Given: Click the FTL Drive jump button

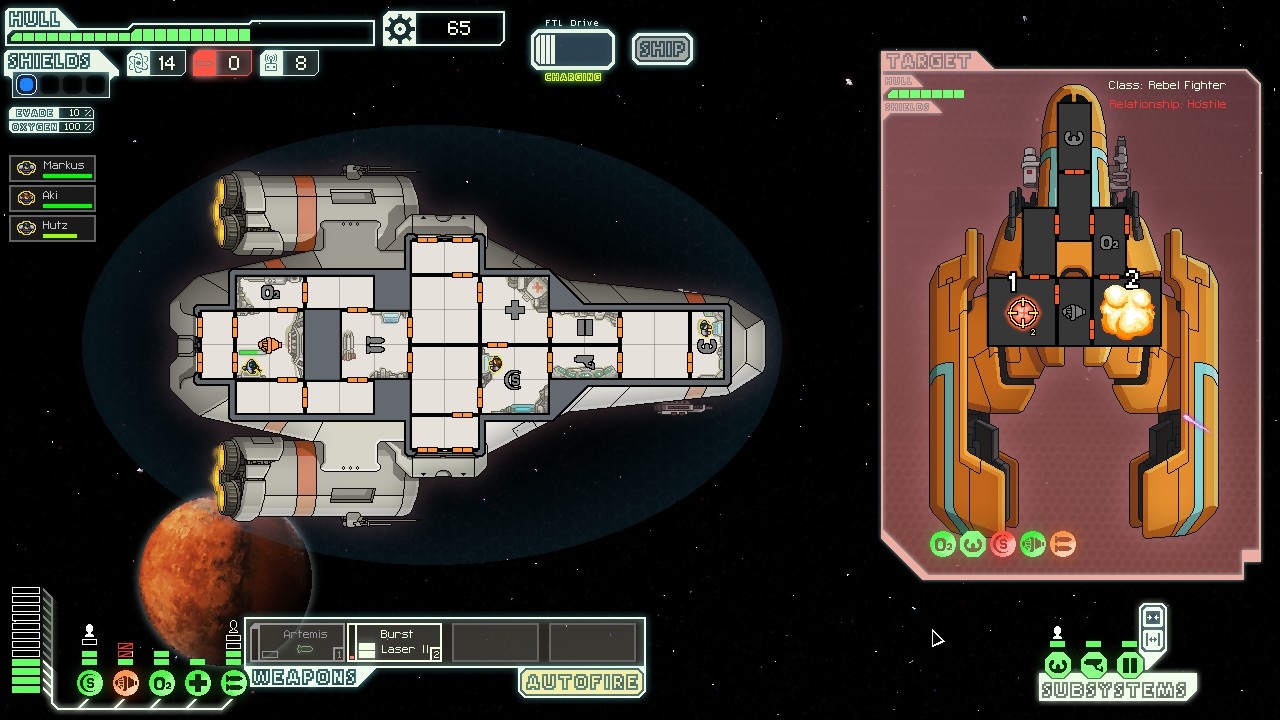Looking at the screenshot, I should [x=573, y=50].
